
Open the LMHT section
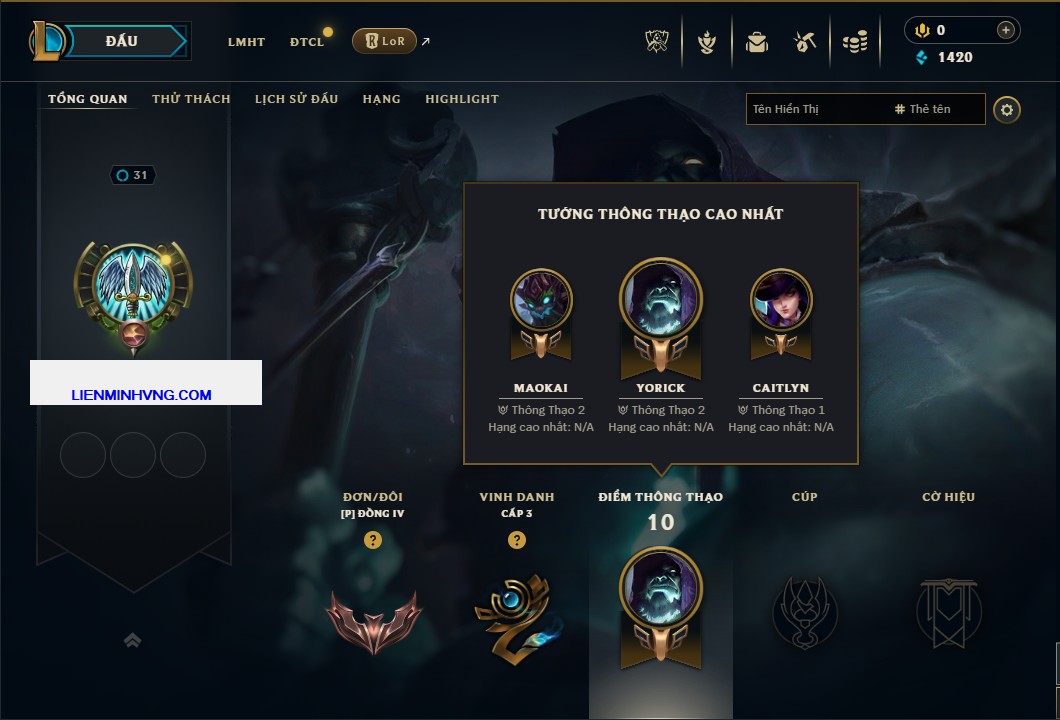pos(246,42)
